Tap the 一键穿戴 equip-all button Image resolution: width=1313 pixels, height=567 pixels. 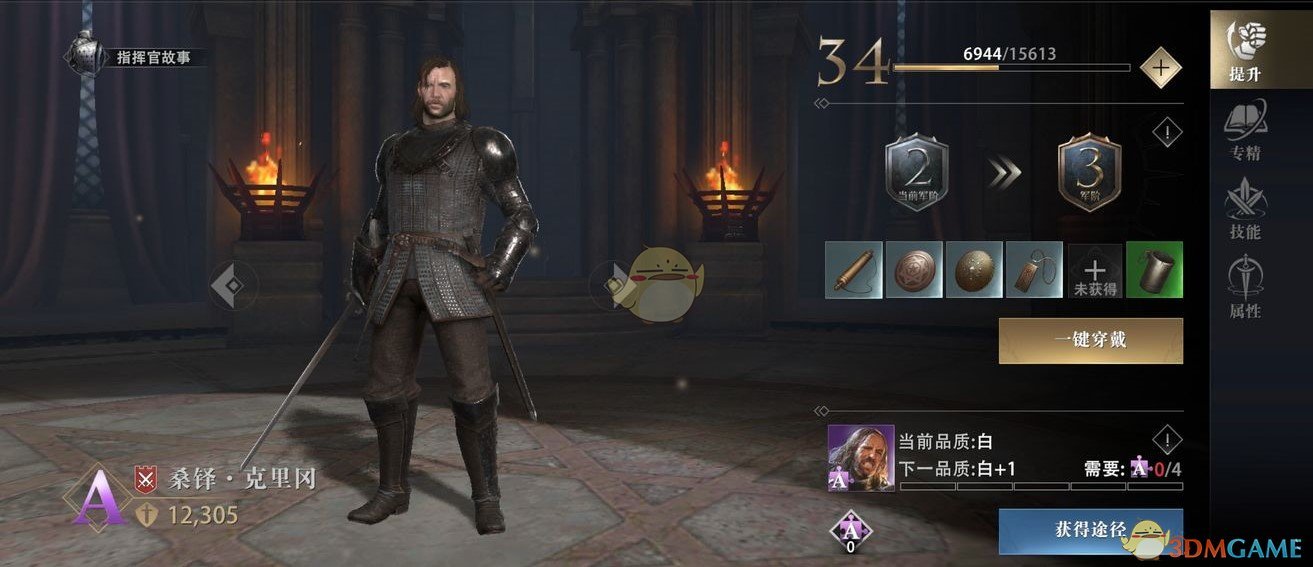pos(1090,340)
